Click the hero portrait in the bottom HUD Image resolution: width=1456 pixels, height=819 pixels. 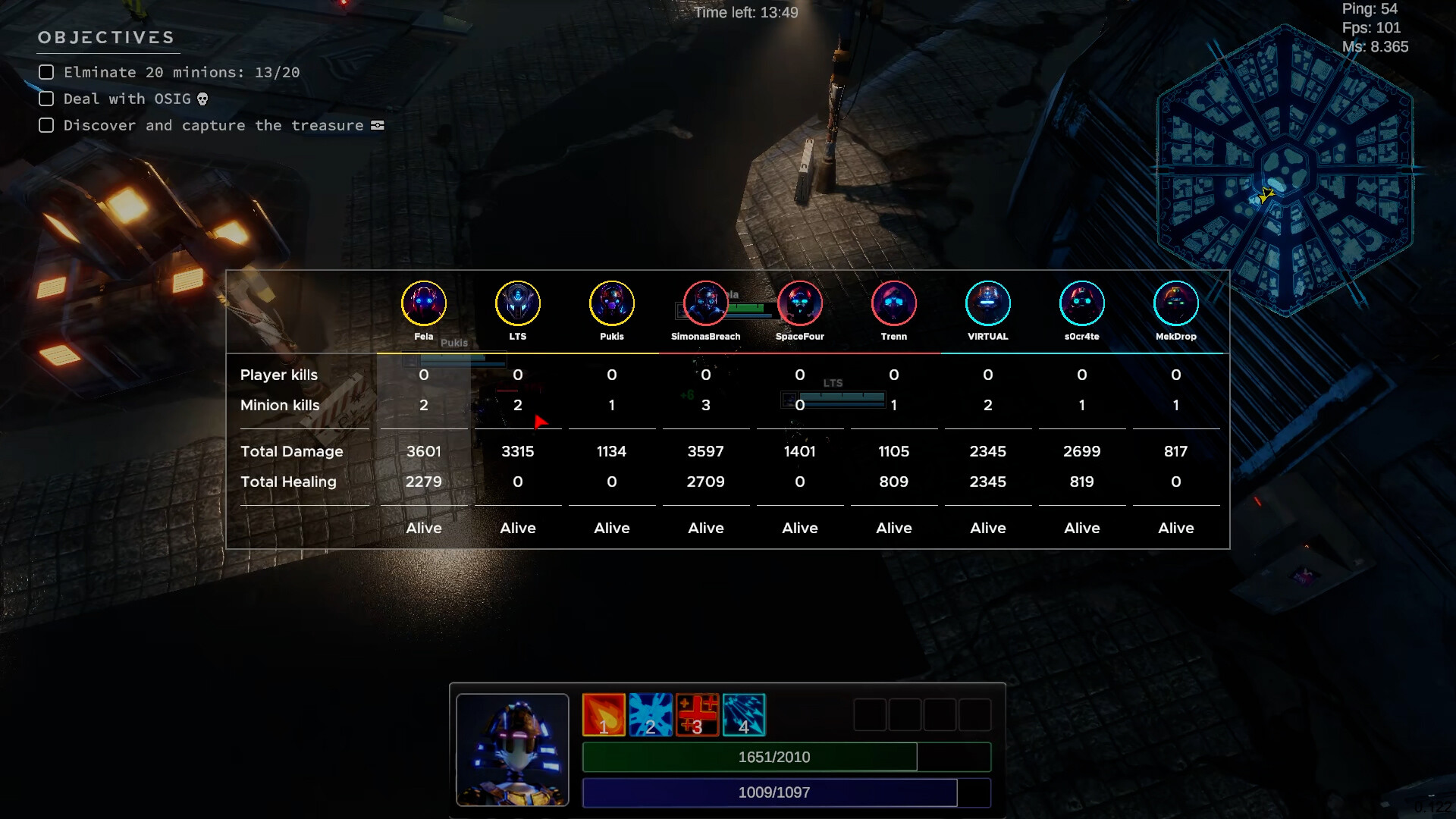coord(513,749)
